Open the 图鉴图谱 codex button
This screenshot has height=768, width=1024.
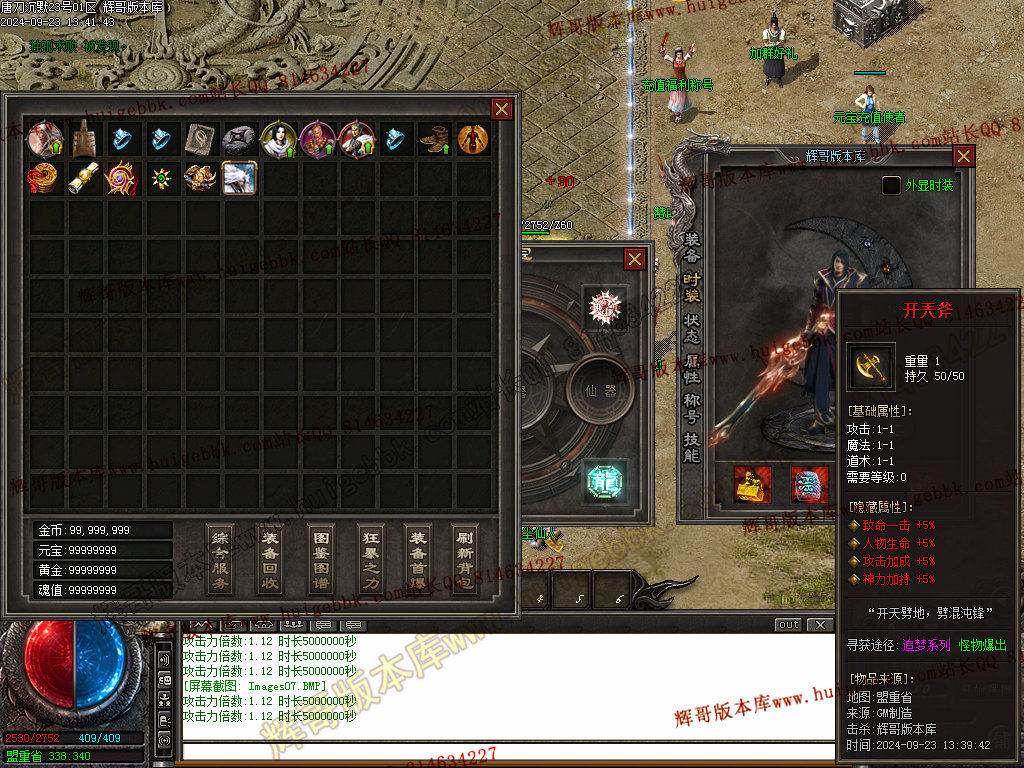tap(319, 559)
